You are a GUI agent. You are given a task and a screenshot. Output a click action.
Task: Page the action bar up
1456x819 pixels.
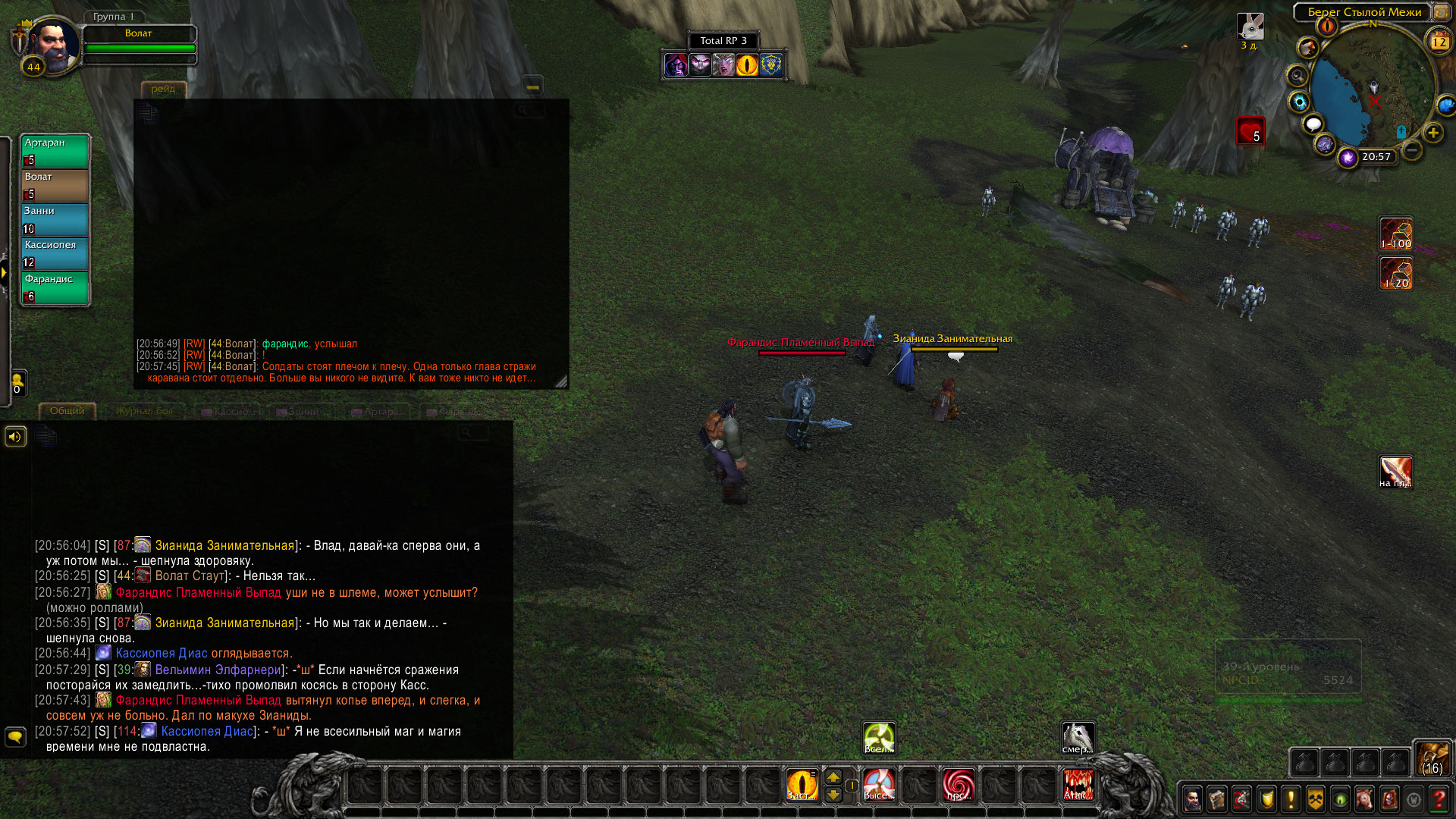pyautogui.click(x=833, y=777)
